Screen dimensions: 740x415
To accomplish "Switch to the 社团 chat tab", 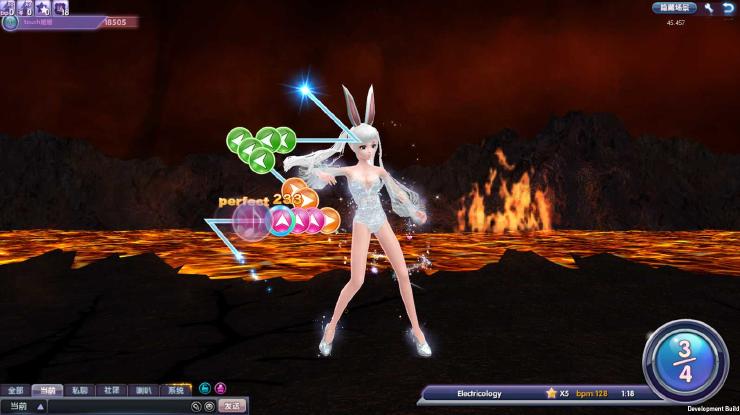I will coord(111,390).
